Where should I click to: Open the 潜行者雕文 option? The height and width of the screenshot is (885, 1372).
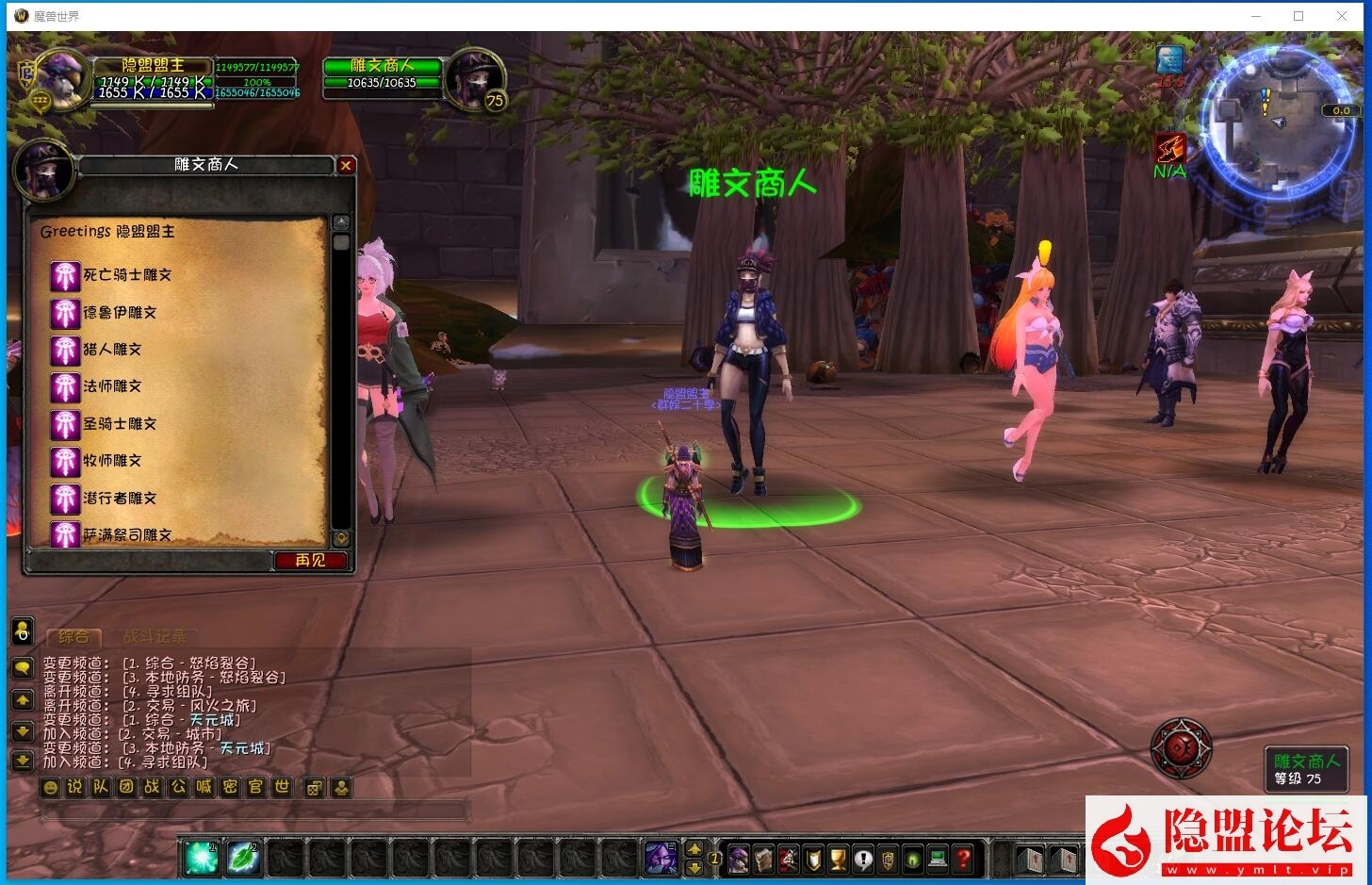coord(120,499)
